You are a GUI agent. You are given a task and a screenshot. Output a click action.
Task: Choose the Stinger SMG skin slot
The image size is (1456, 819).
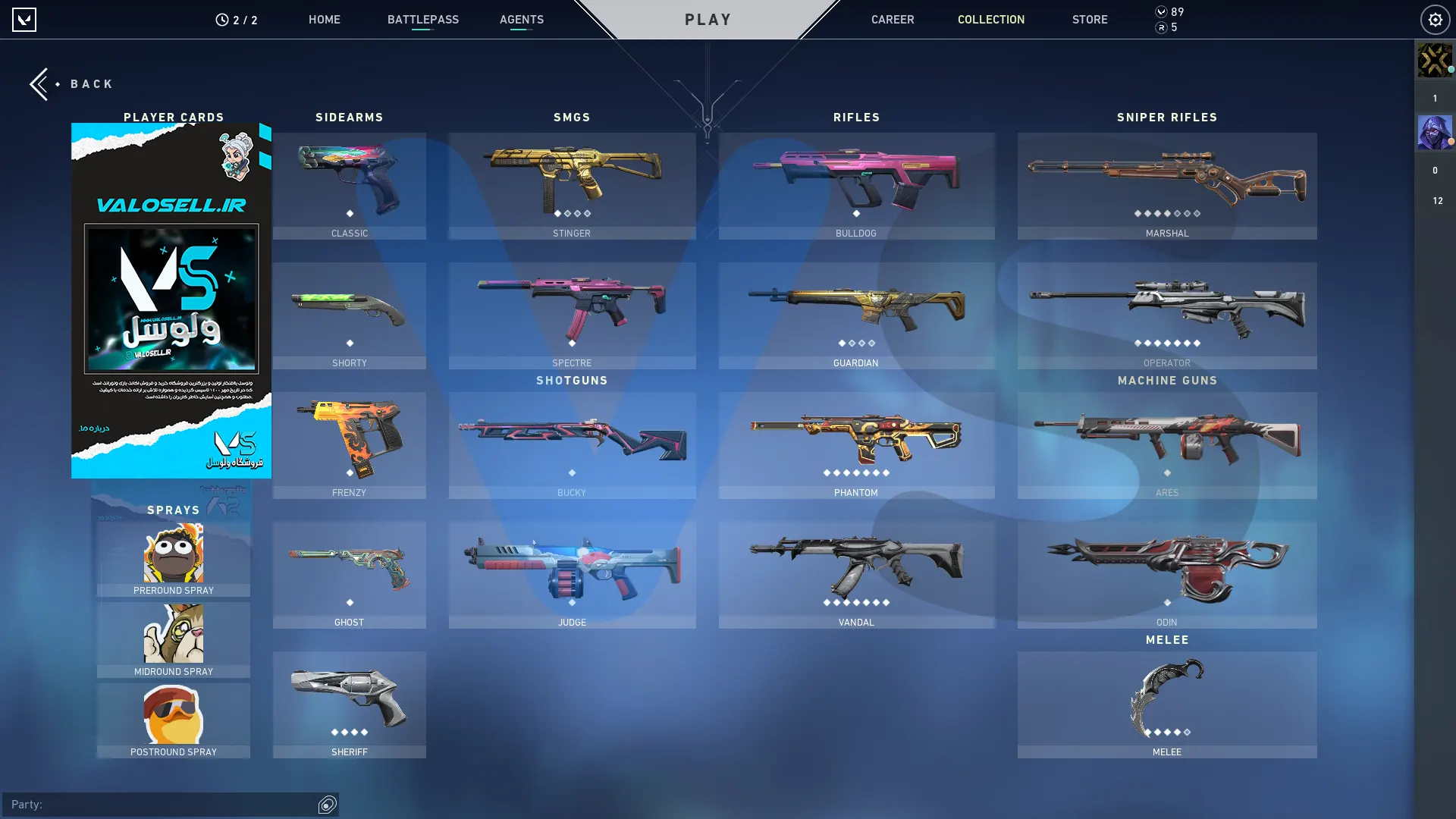(x=572, y=186)
